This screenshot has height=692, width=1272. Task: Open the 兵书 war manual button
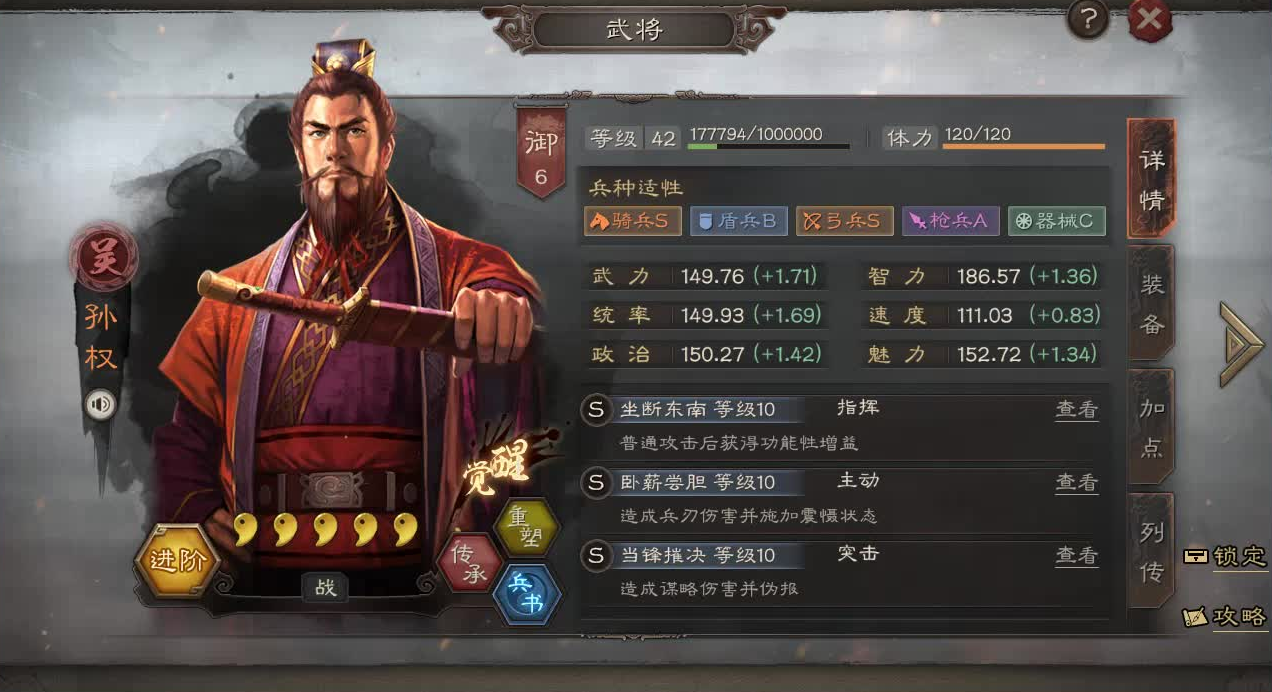527,593
